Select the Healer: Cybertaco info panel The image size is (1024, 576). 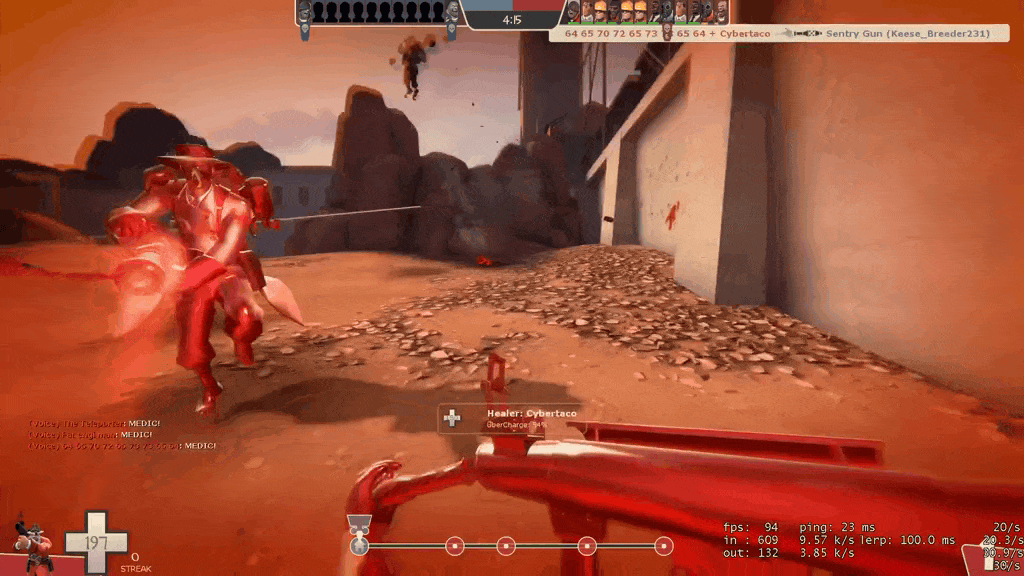(508, 418)
